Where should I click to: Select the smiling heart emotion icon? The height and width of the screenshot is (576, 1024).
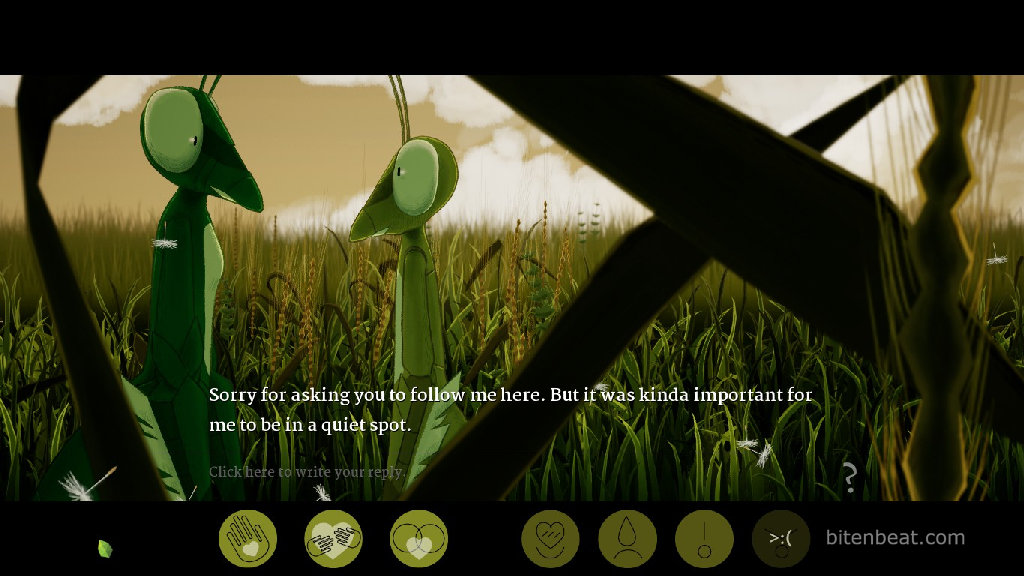pyautogui.click(x=550, y=538)
